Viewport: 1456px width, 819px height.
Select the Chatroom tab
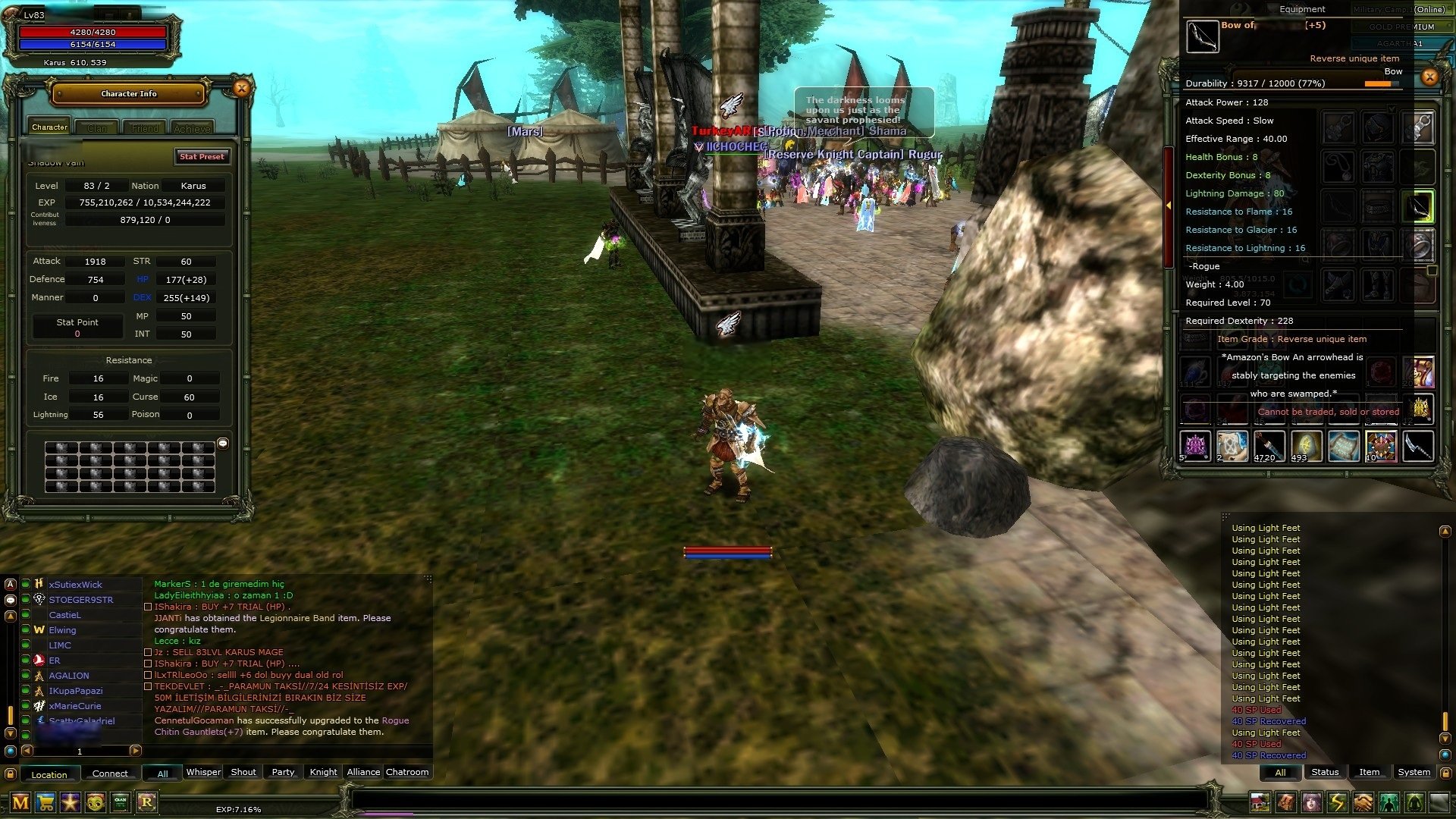coord(407,772)
